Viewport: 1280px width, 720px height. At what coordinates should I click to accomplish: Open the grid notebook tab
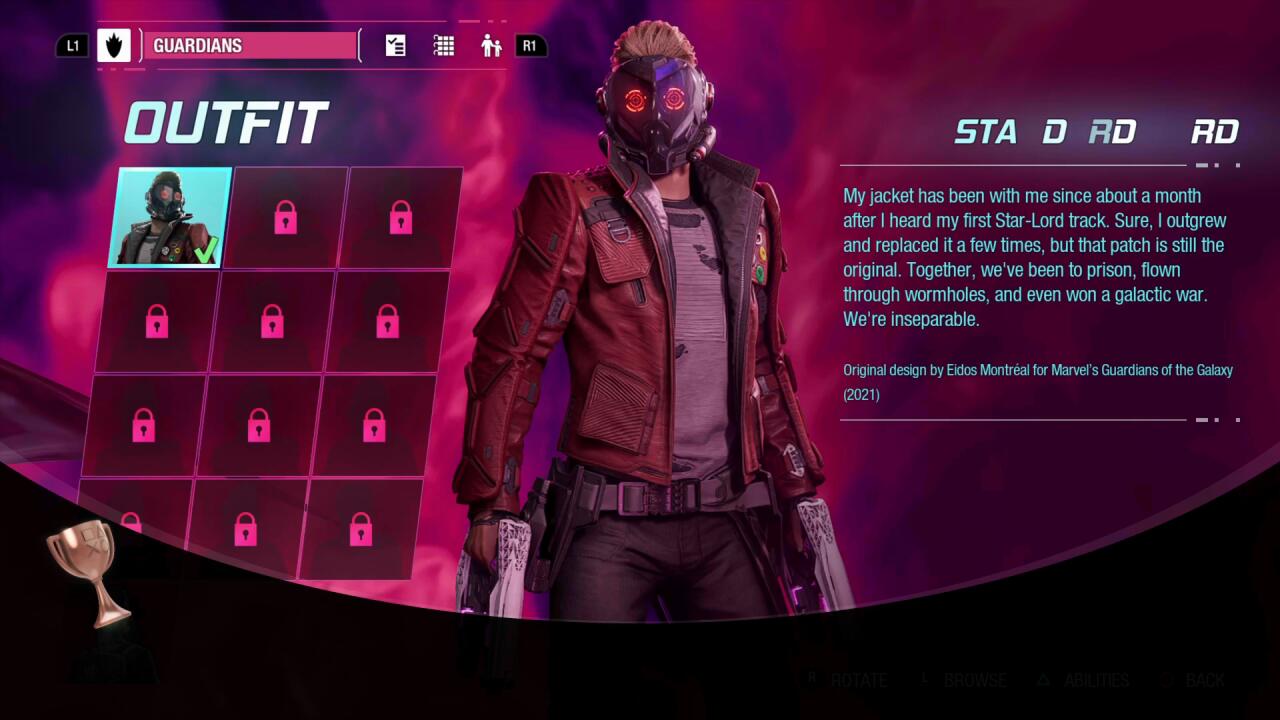click(x=444, y=46)
